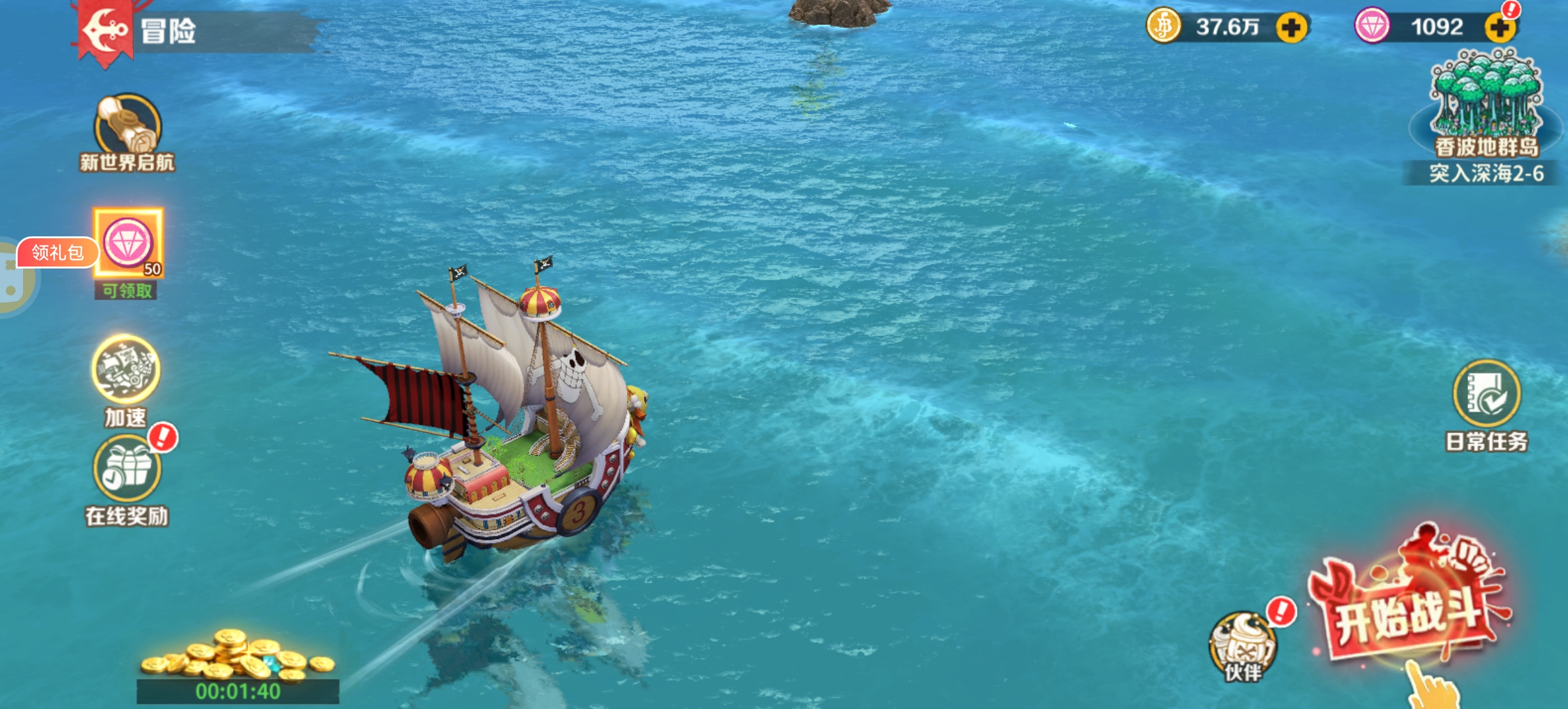The width and height of the screenshot is (1568, 709).
Task: Claim the 50 diamond reward
Action: (128, 244)
